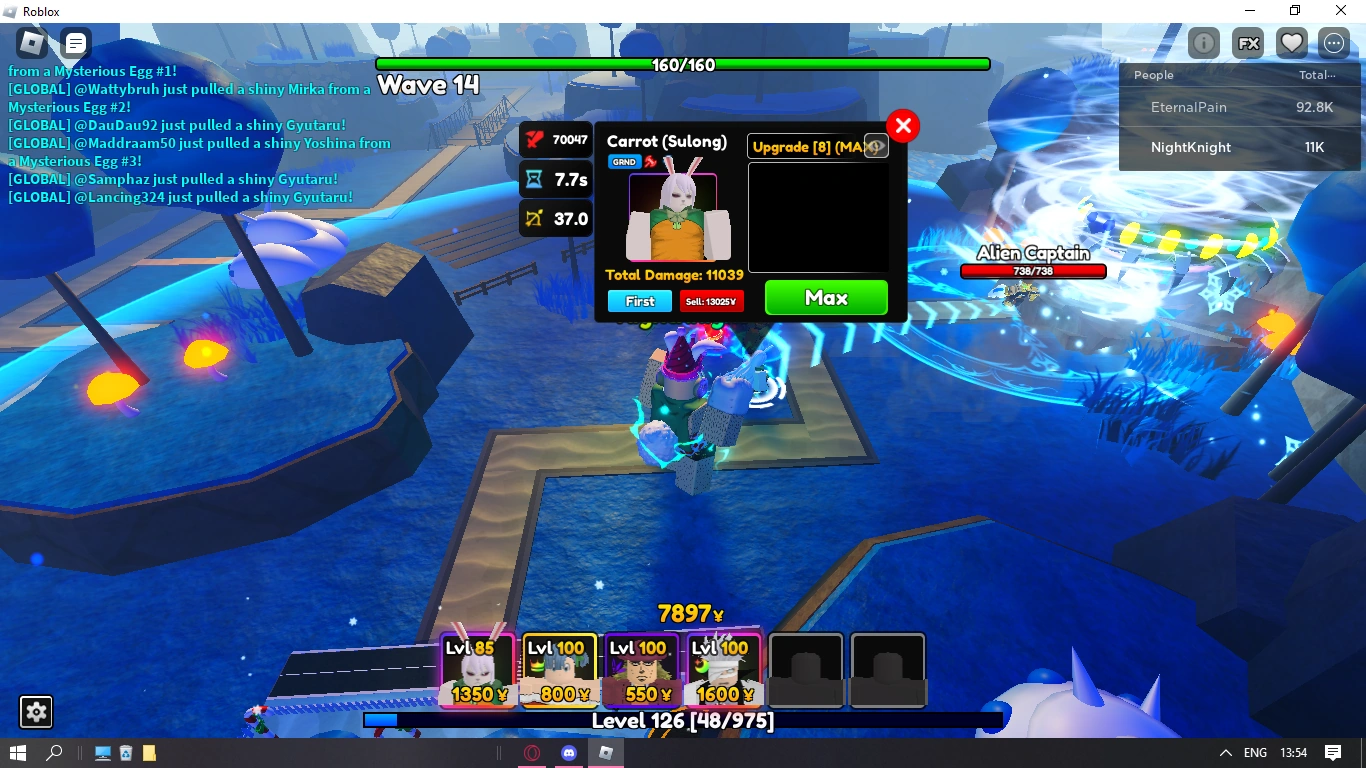Open Discord from the taskbar
Viewport: 1366px width, 768px height.
pos(569,752)
